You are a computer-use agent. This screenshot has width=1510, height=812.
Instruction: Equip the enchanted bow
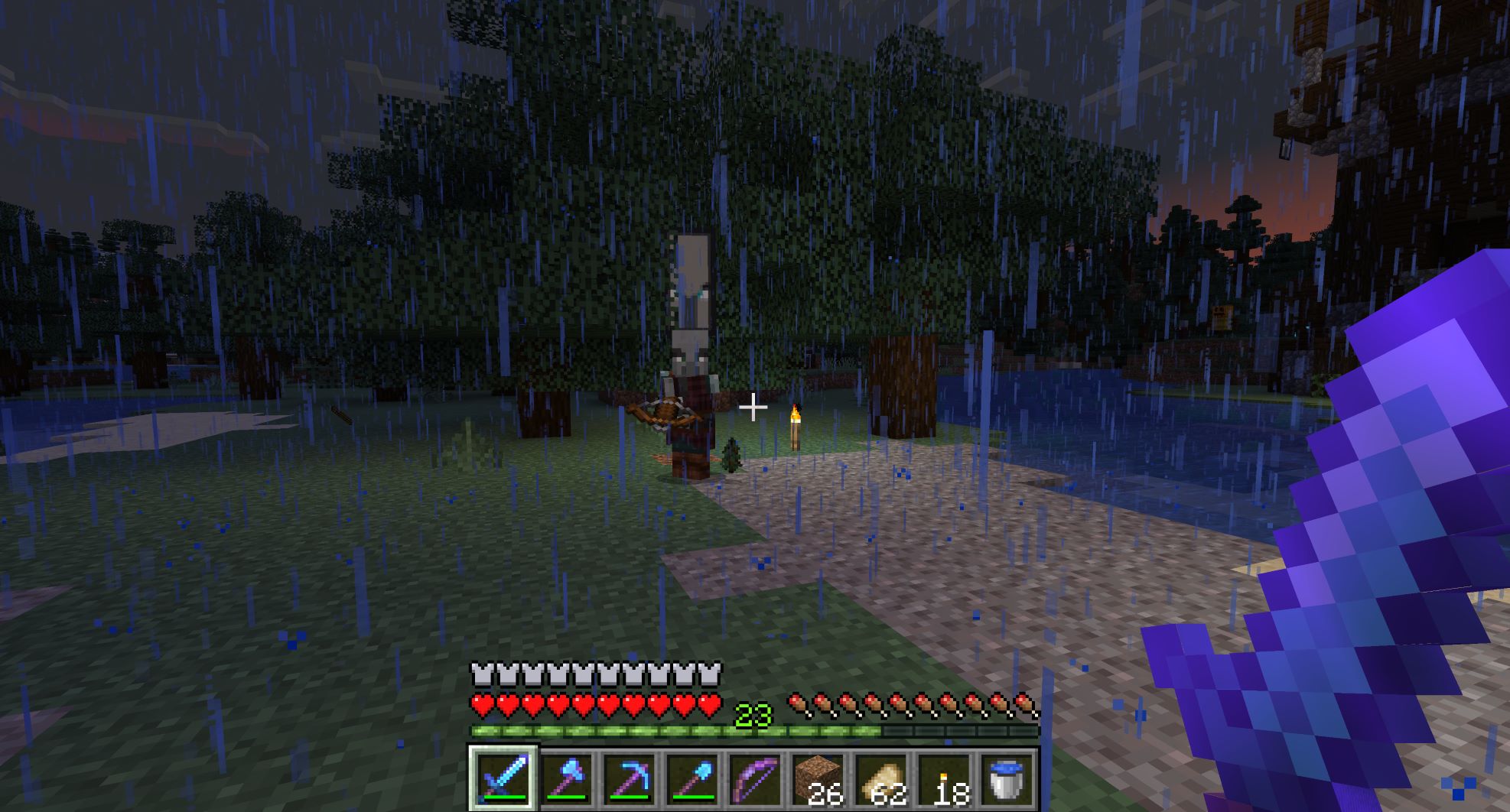[754, 778]
